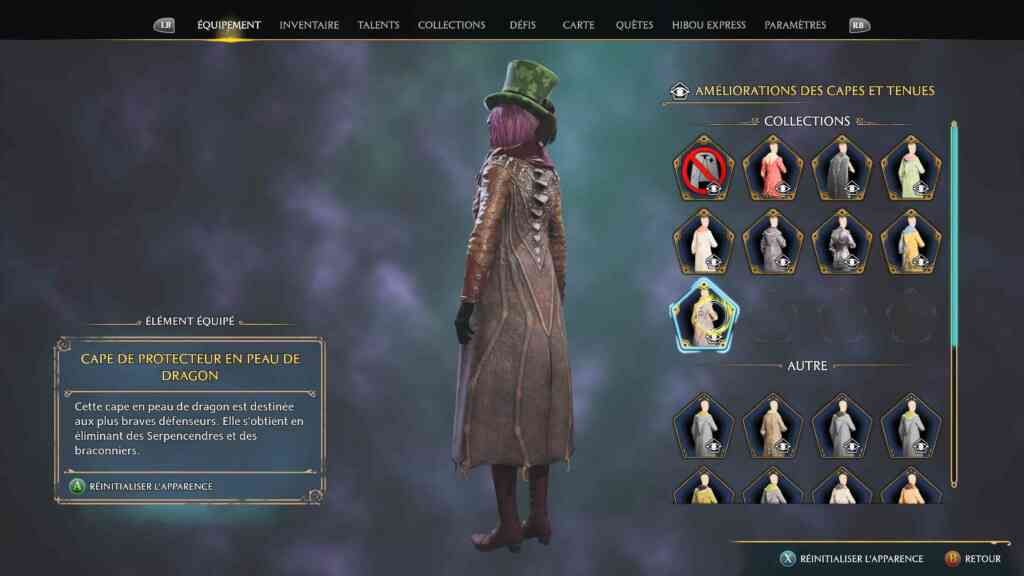Image resolution: width=1024 pixels, height=576 pixels.
Task: Open the Défis tab
Action: pyautogui.click(x=524, y=25)
